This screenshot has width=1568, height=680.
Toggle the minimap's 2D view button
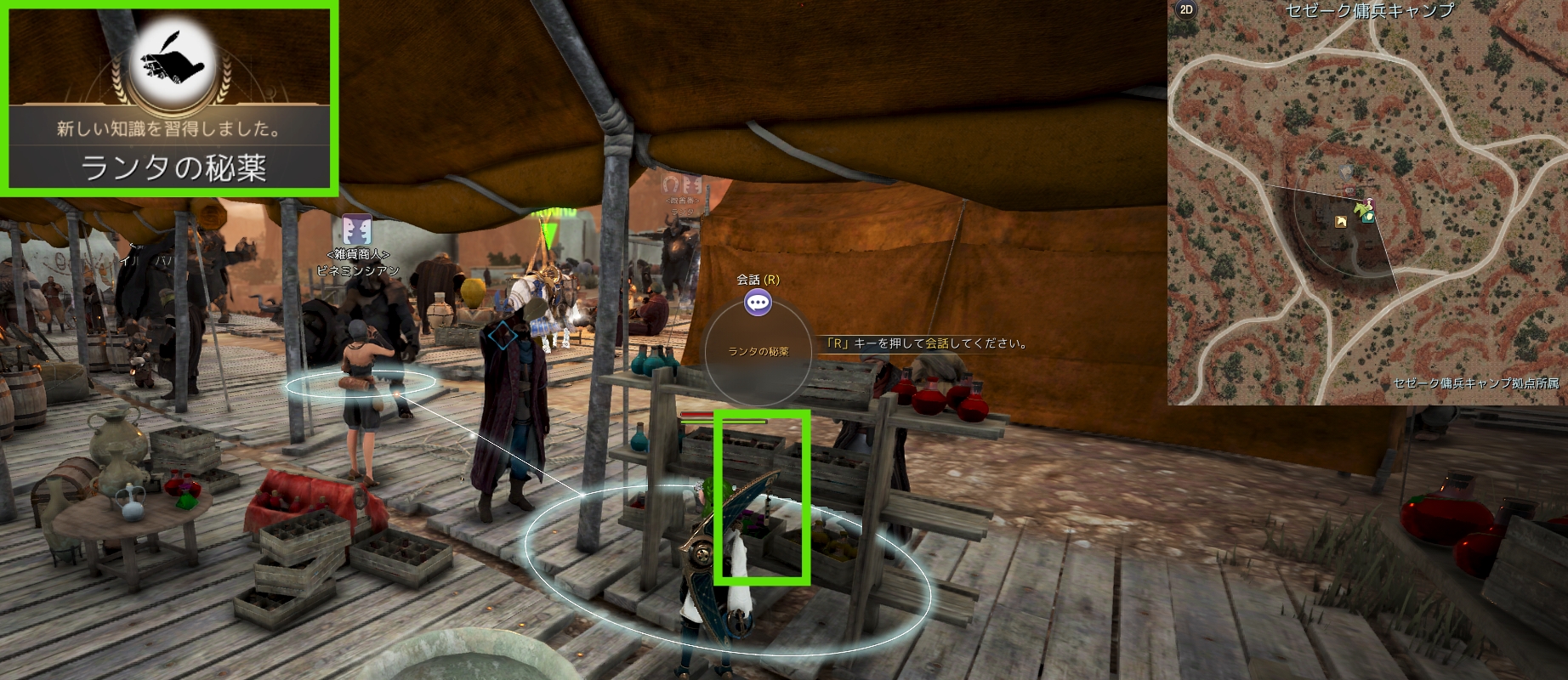pyautogui.click(x=1185, y=10)
